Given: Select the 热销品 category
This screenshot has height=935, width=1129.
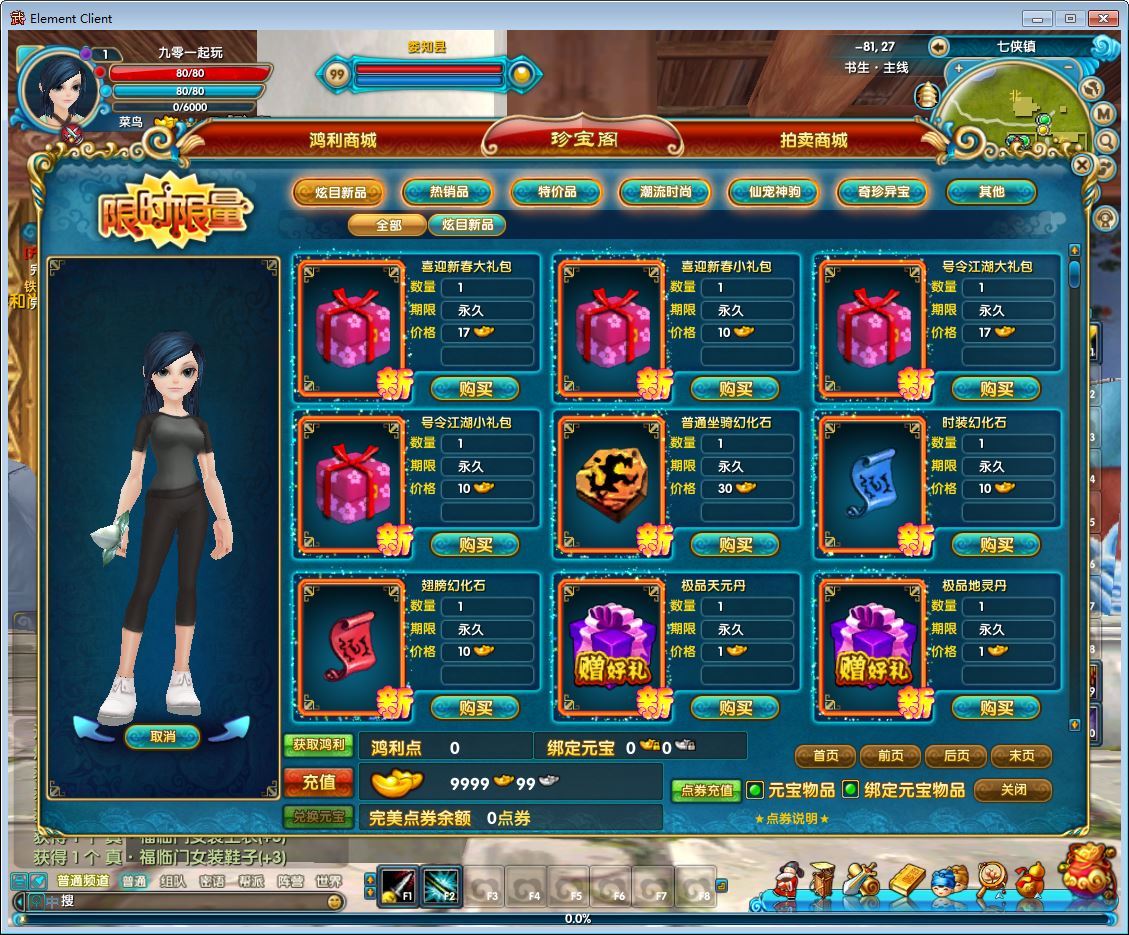Looking at the screenshot, I should [448, 192].
